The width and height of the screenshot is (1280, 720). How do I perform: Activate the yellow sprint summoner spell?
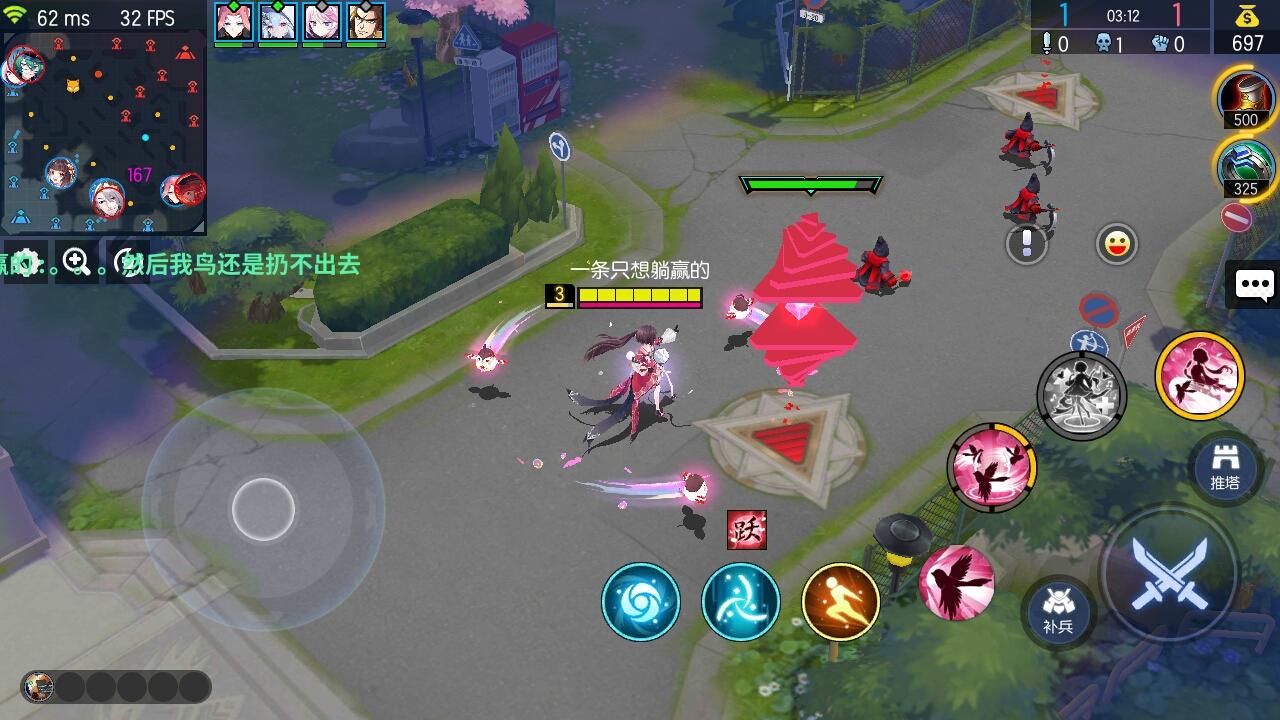840,600
